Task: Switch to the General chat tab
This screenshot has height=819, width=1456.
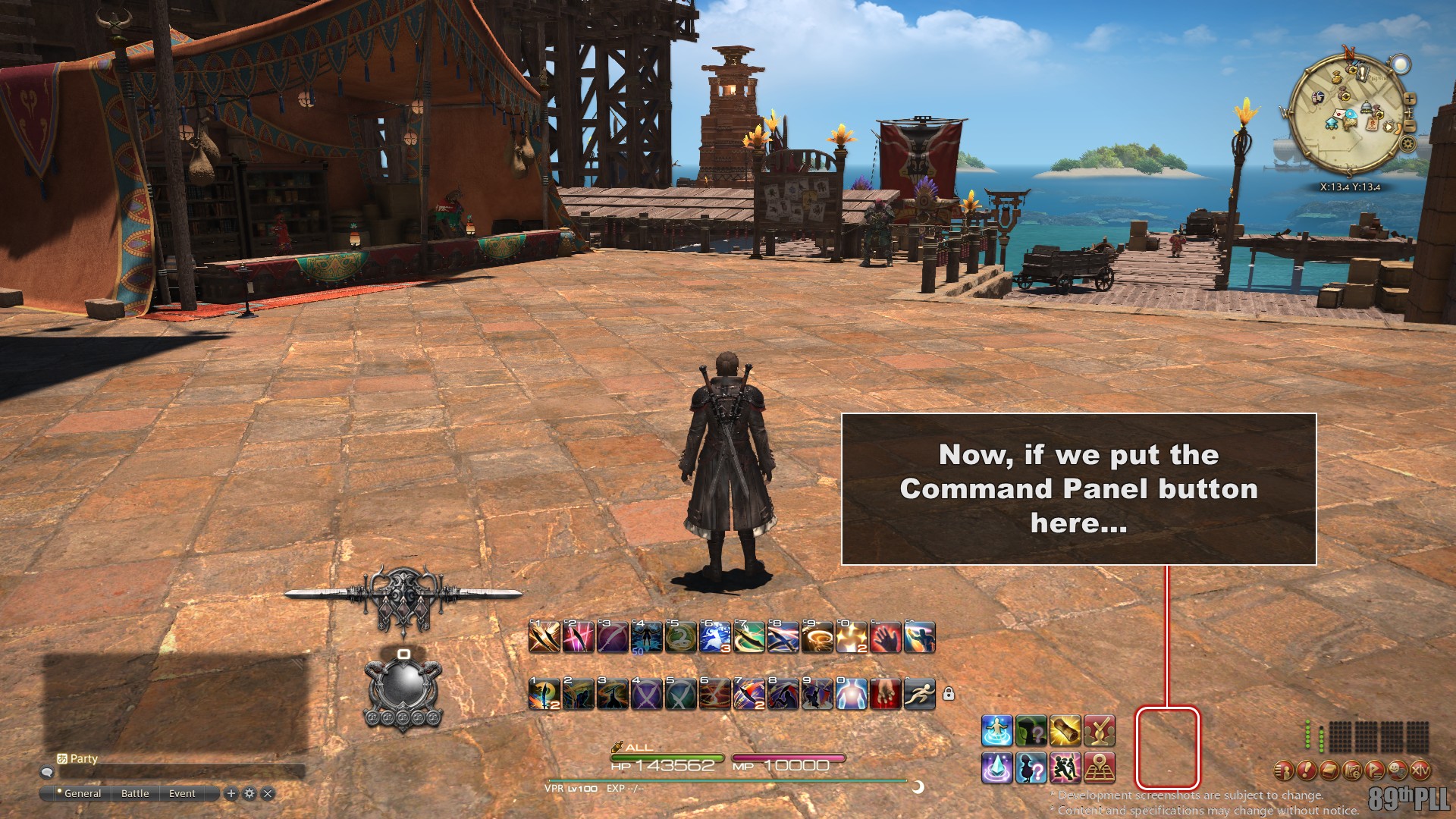Action: [82, 793]
